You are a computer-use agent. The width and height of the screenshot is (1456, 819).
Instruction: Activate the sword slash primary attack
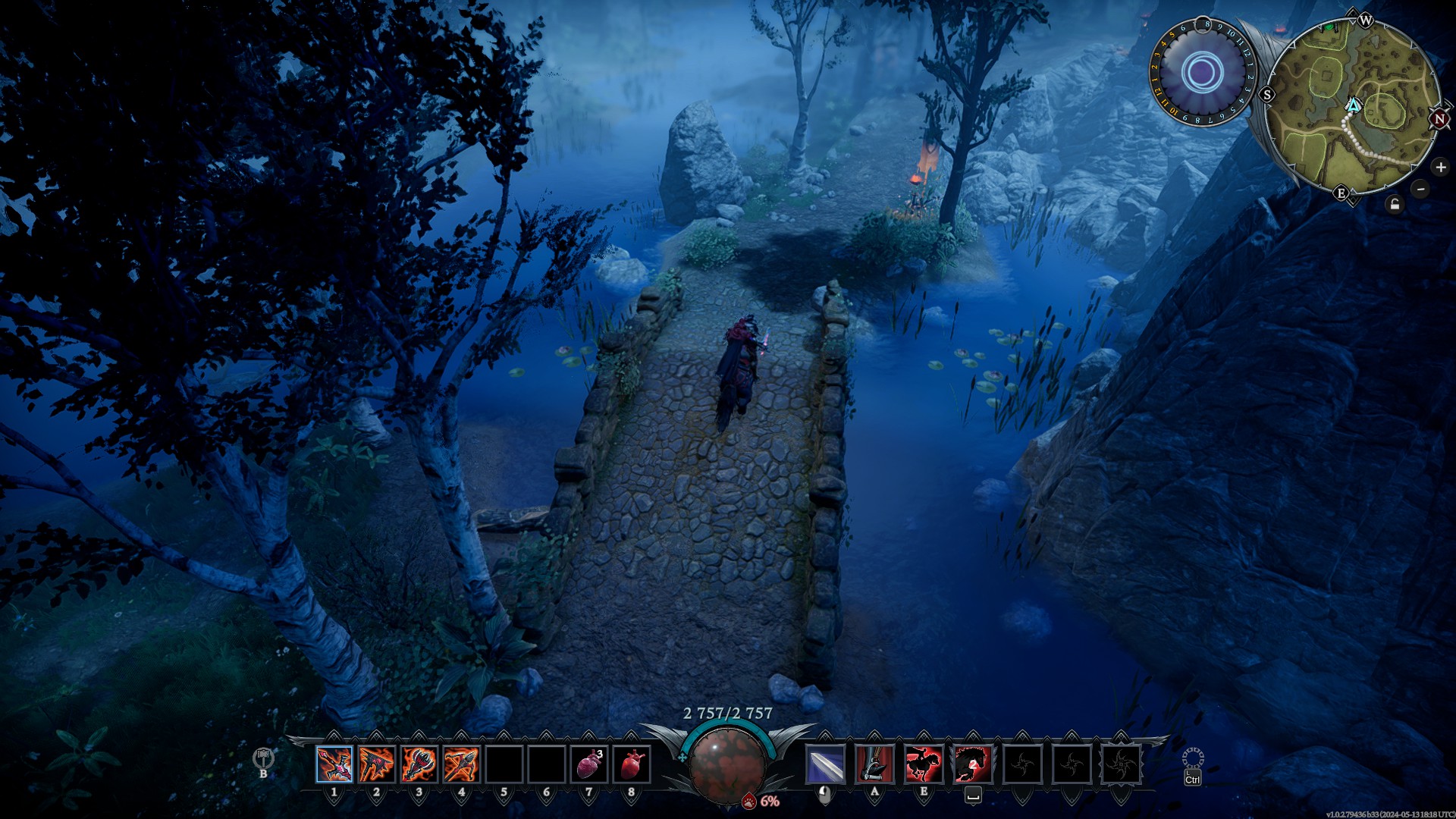(825, 764)
